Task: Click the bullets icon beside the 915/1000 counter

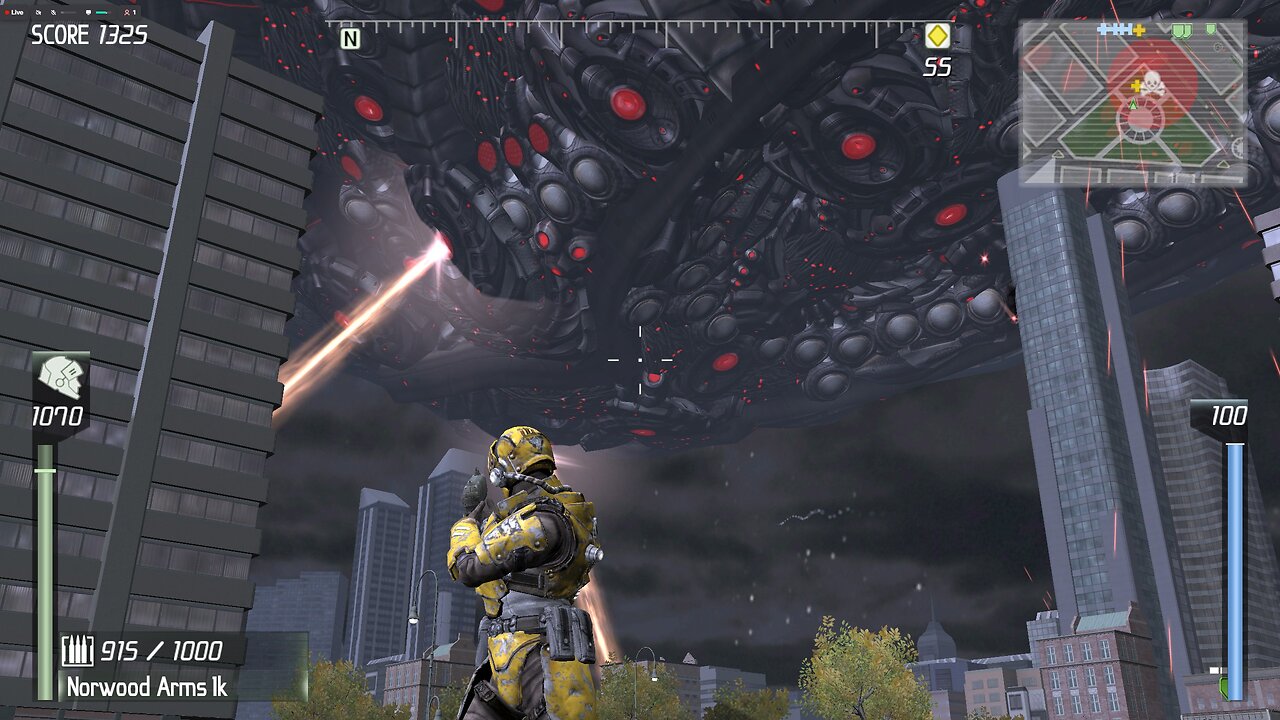Action: pos(78,649)
